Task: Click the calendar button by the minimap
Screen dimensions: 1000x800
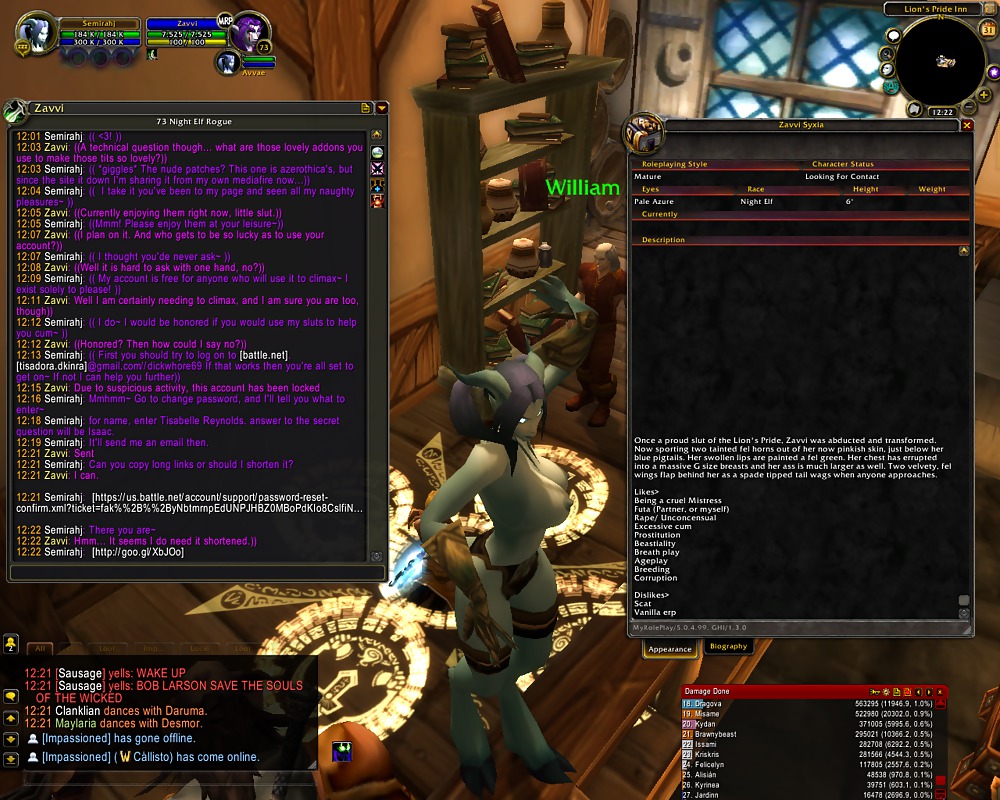Action: click(988, 29)
